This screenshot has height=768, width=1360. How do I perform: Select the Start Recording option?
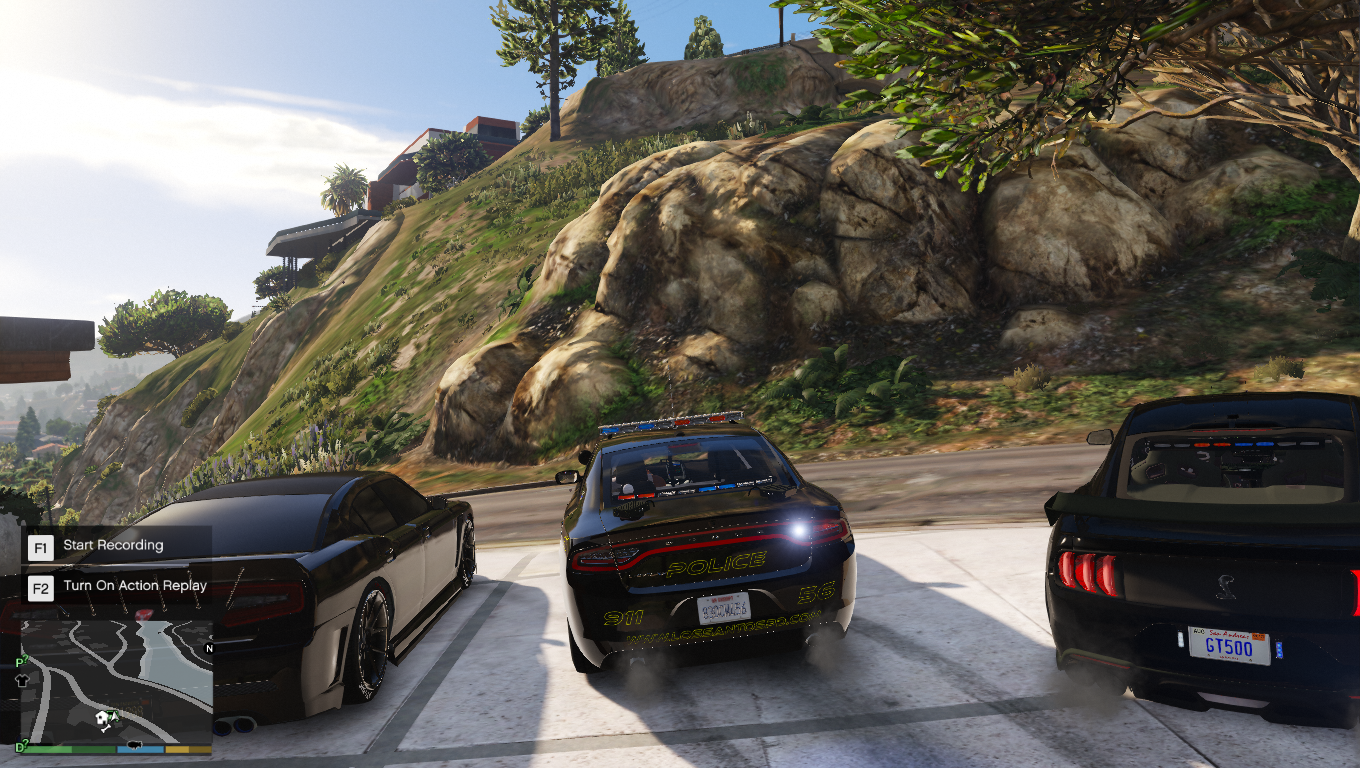(113, 546)
